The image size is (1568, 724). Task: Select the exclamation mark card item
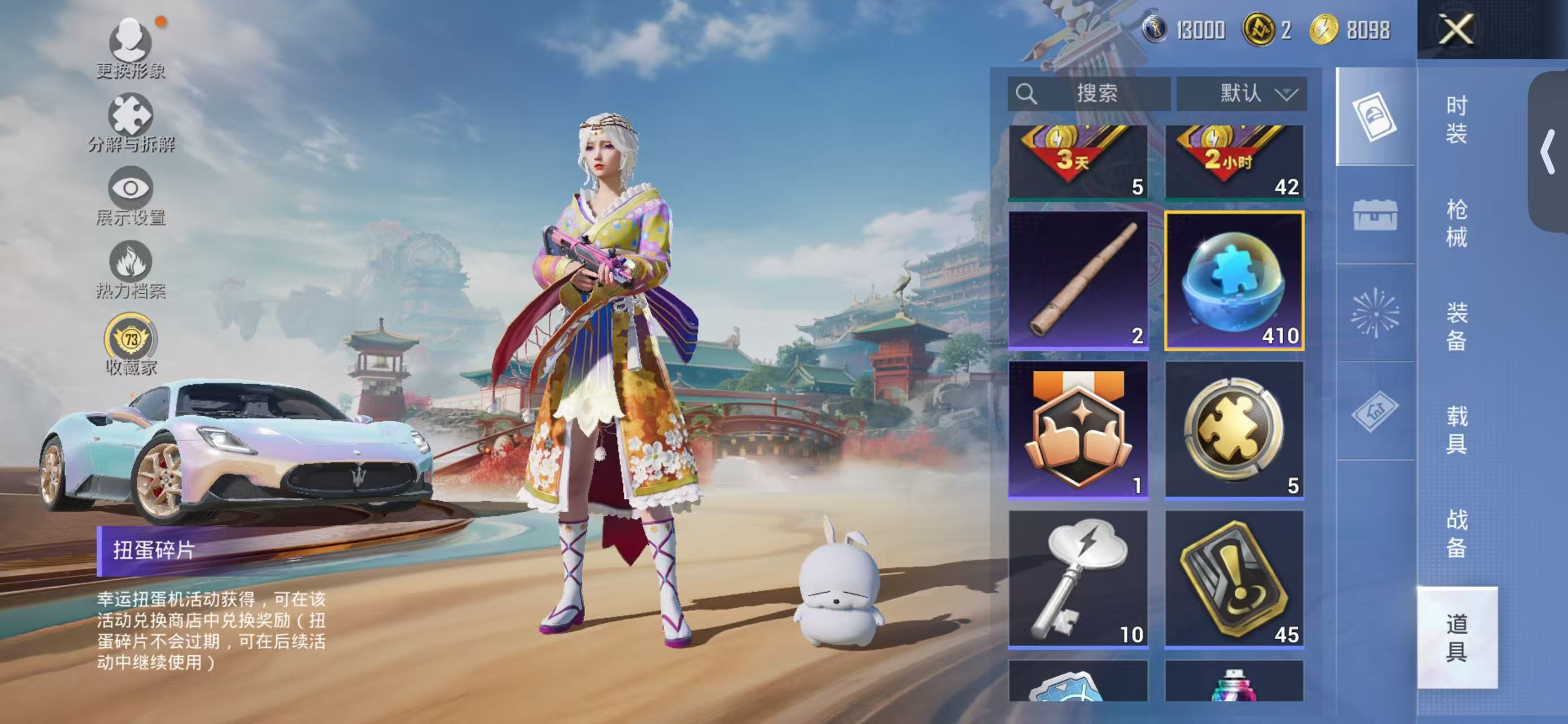[1235, 579]
